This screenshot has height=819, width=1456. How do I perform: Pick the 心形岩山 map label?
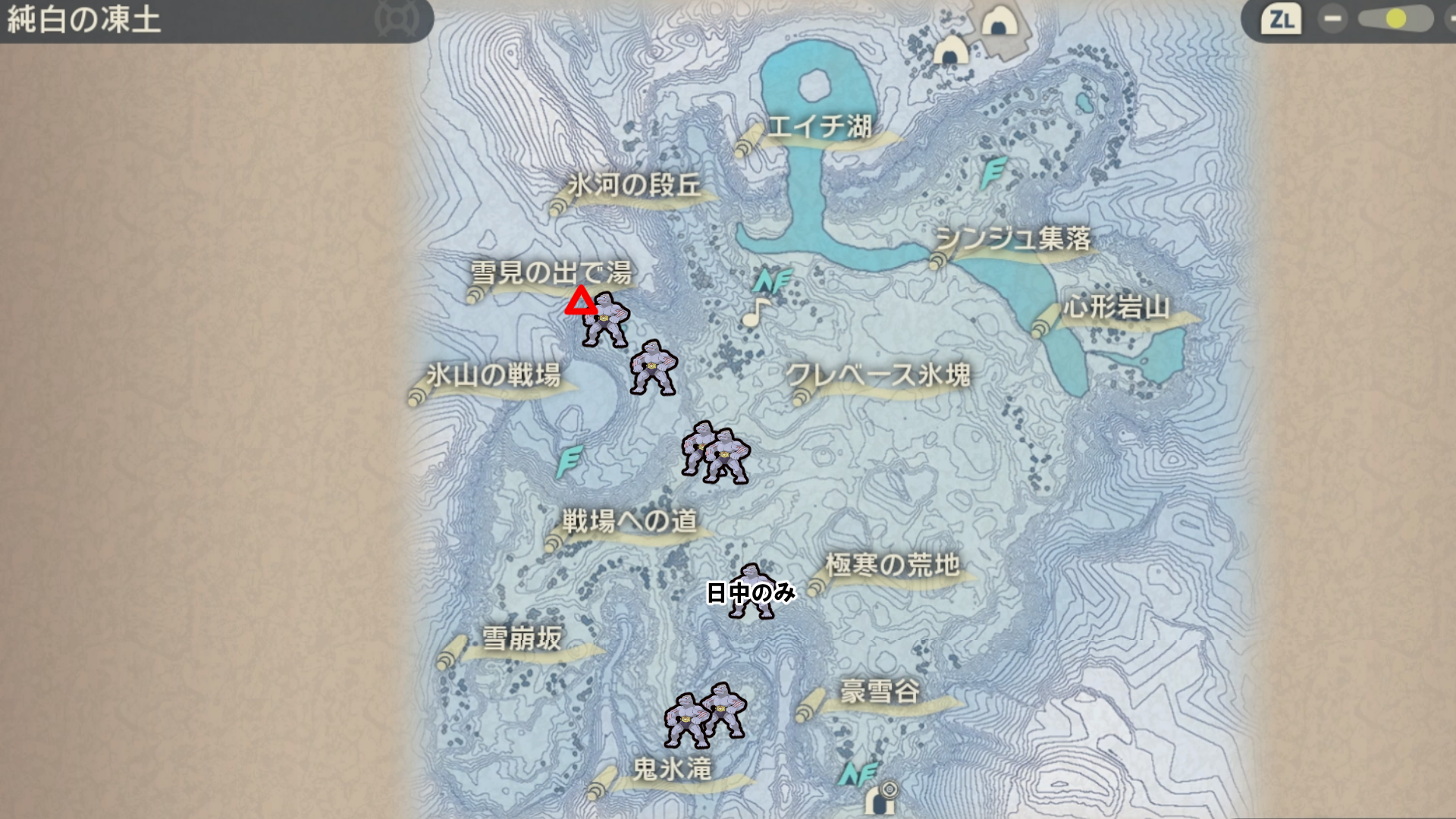[1116, 308]
